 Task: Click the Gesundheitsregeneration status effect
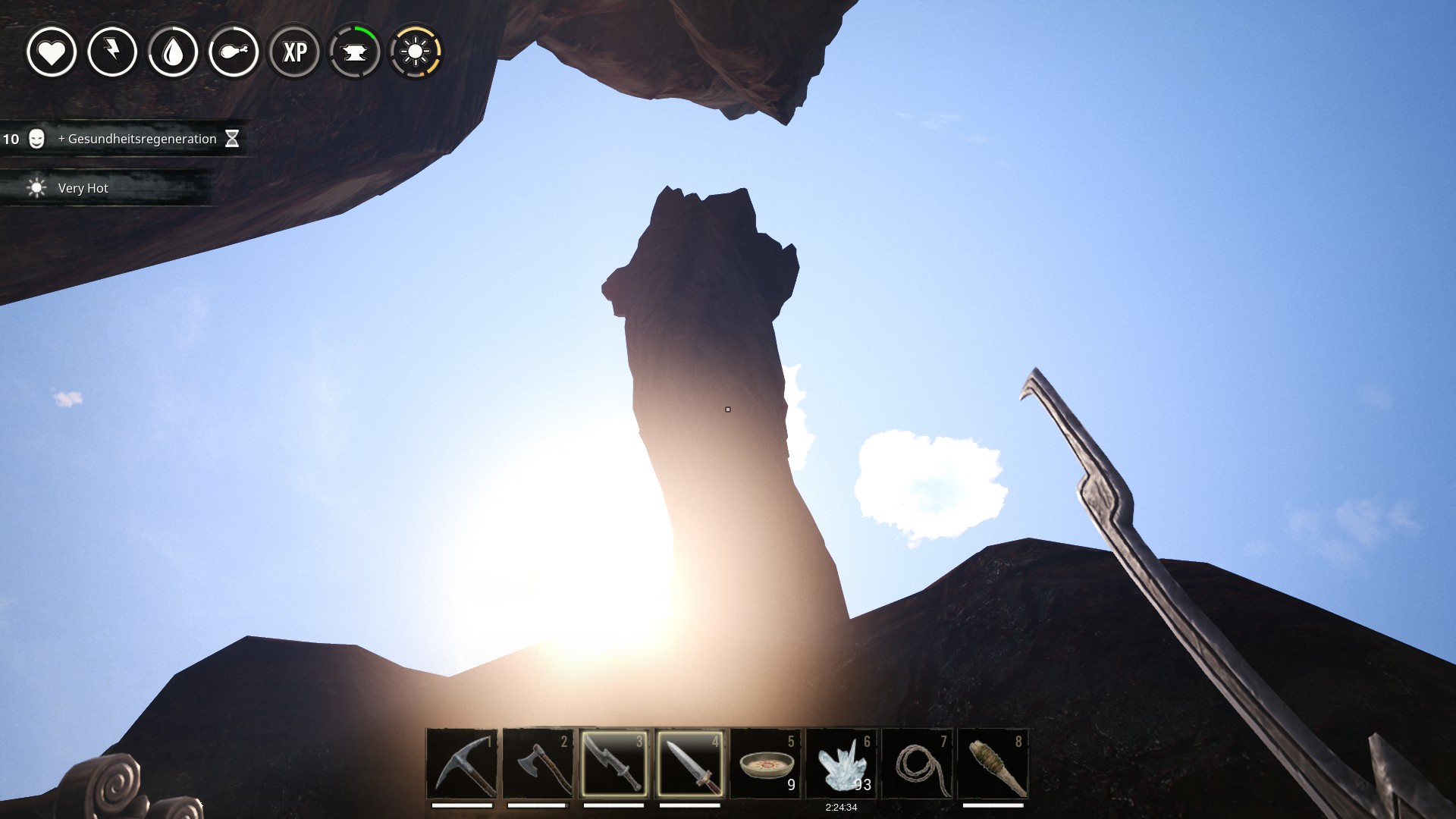[136, 139]
